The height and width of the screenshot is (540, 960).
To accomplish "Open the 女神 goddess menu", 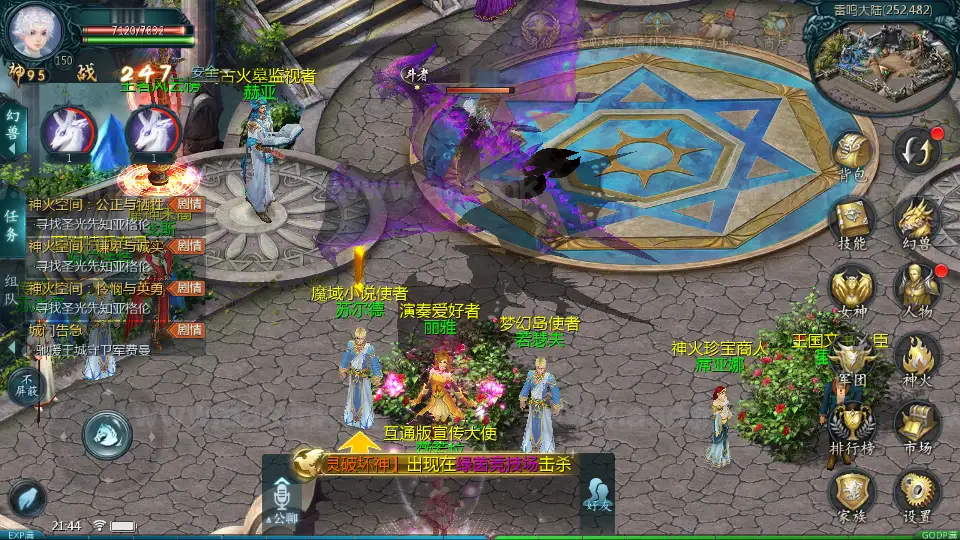I will 851,288.
